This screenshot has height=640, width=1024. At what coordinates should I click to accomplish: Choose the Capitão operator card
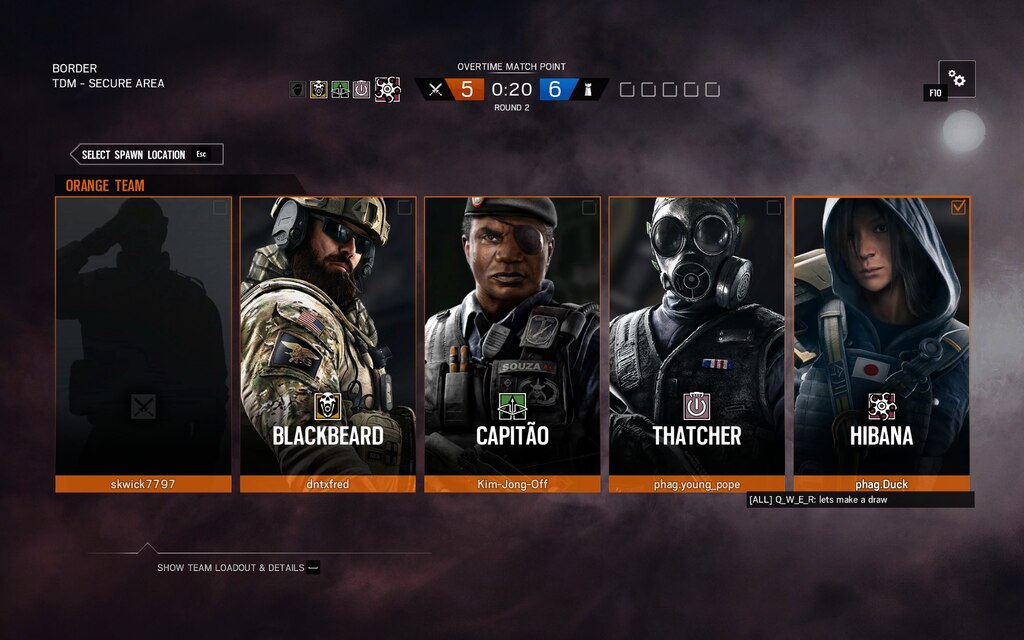click(x=512, y=335)
